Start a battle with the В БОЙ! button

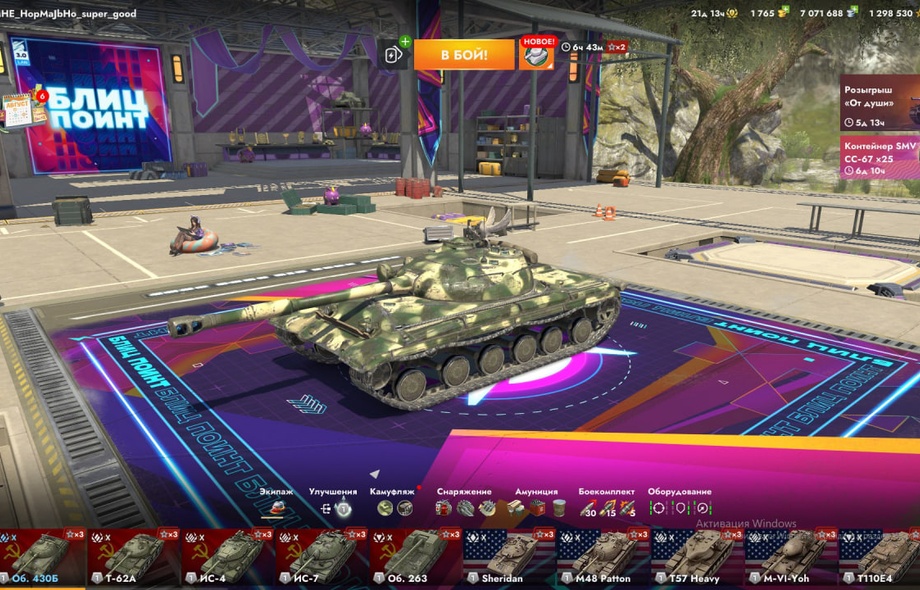pos(464,54)
